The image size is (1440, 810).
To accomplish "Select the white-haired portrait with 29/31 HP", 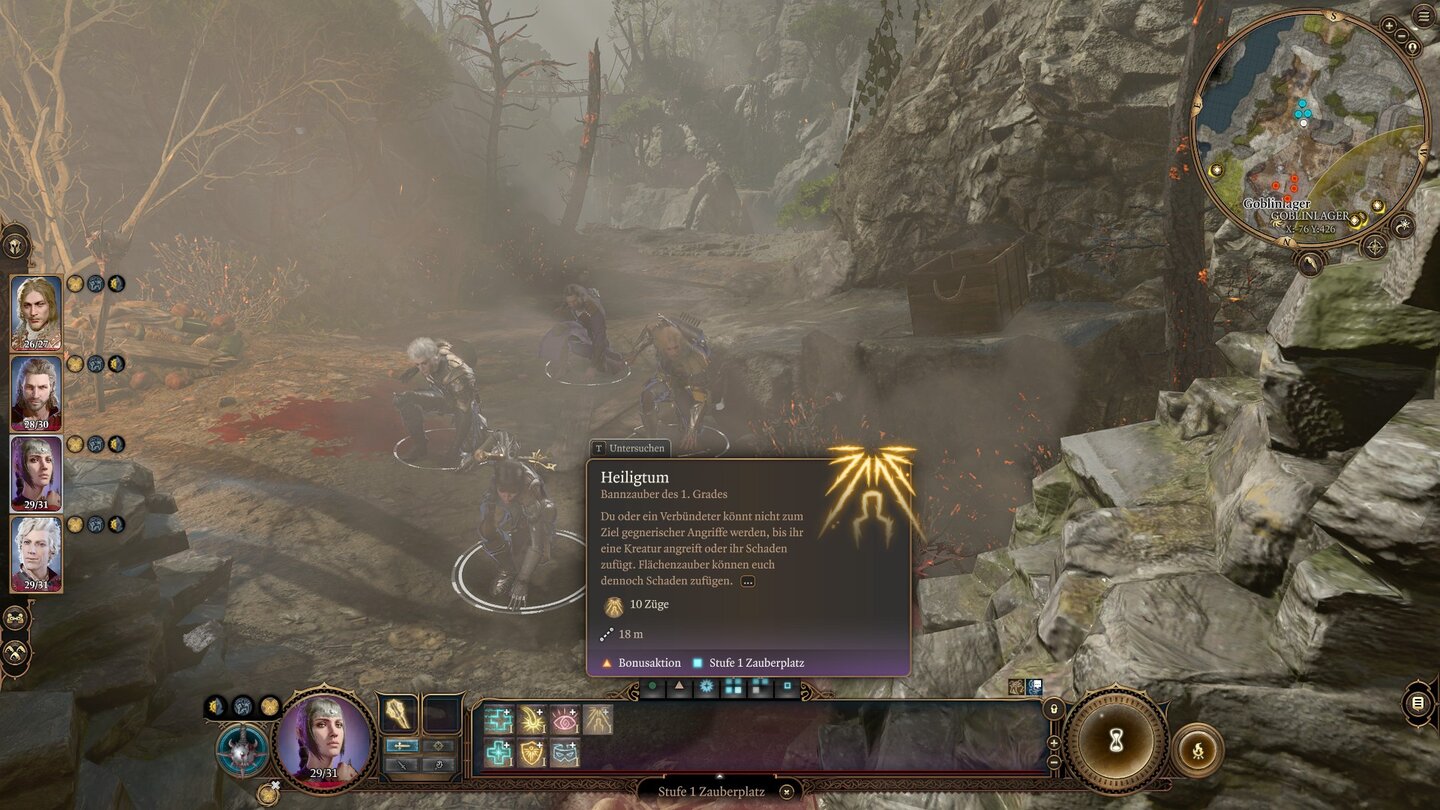I will click(x=36, y=553).
